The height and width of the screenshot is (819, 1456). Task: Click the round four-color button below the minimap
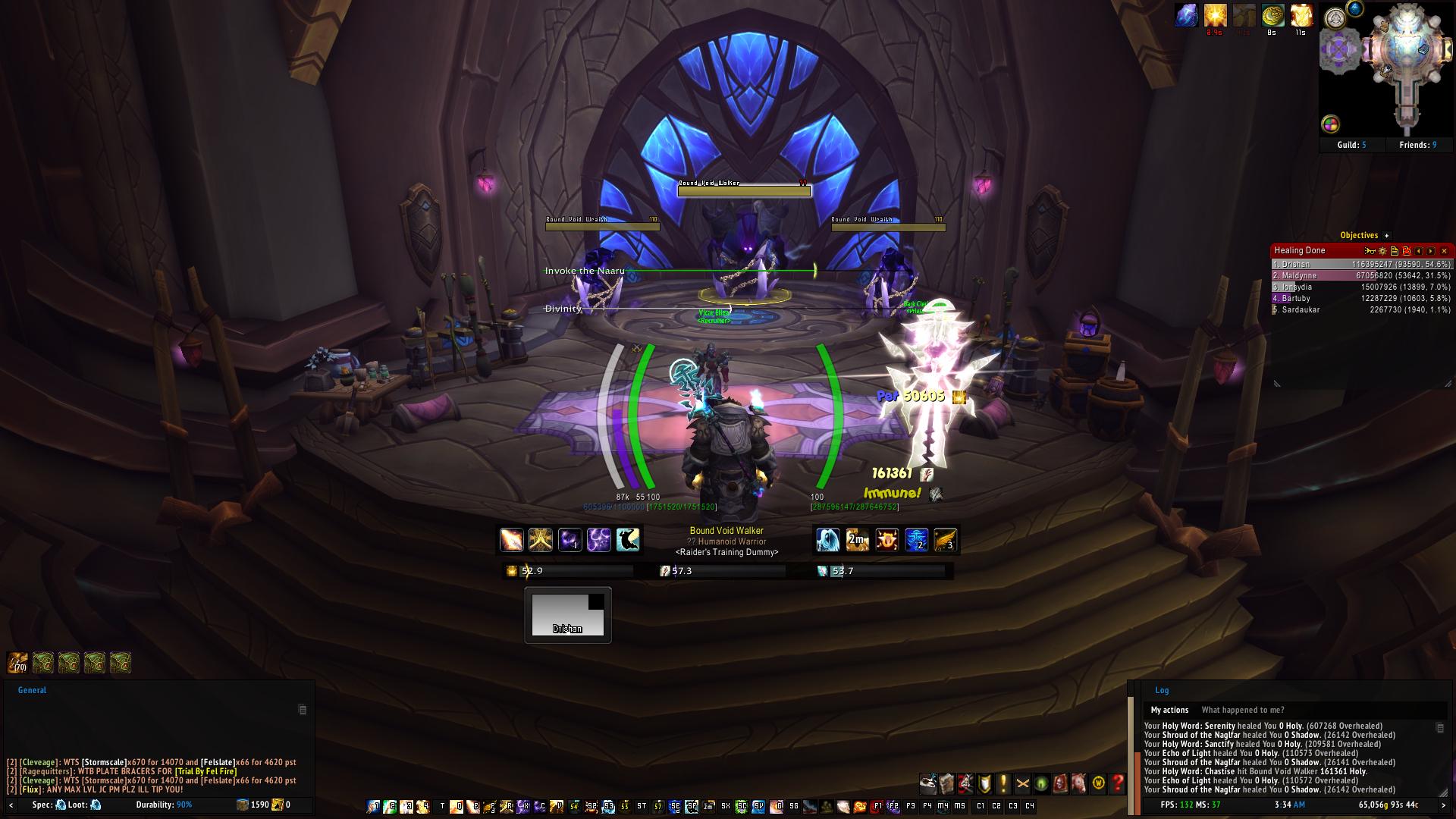1330,124
